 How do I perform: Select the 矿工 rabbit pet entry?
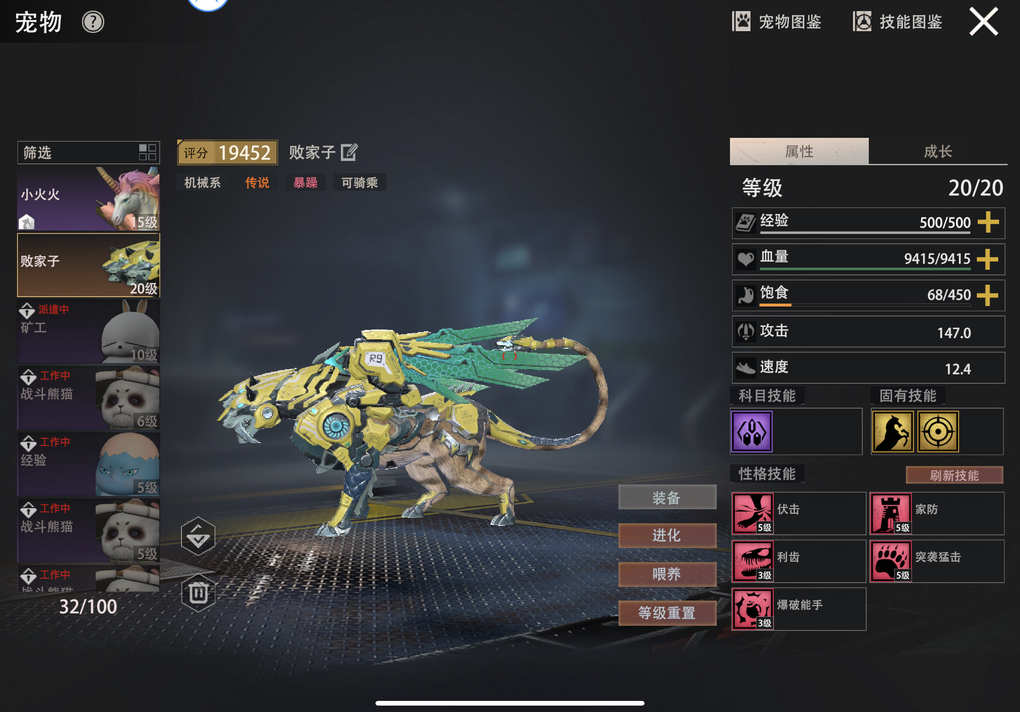pyautogui.click(x=88, y=331)
